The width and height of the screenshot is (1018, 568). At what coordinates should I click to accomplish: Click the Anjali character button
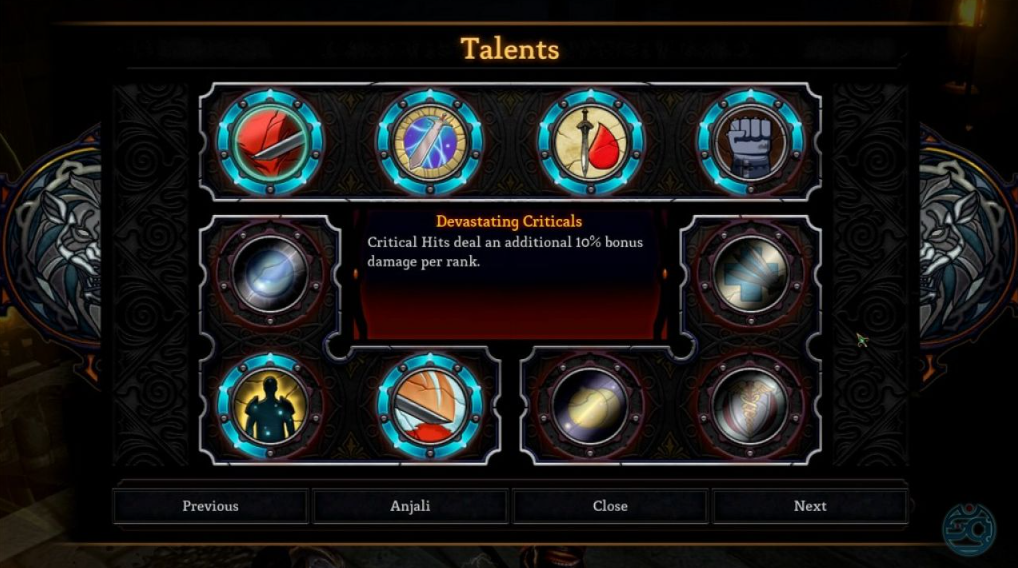[x=410, y=506]
